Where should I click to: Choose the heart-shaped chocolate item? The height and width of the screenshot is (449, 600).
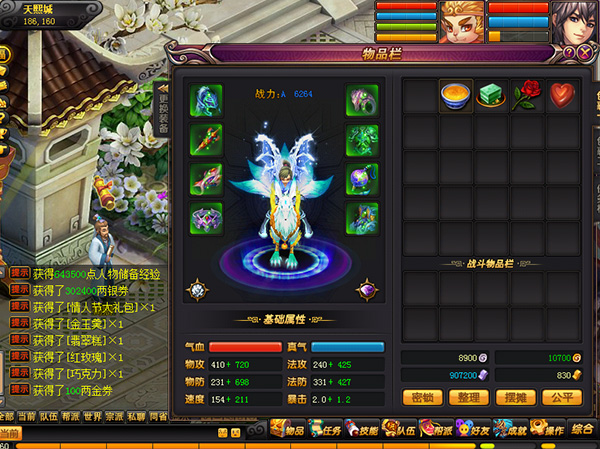(x=561, y=97)
